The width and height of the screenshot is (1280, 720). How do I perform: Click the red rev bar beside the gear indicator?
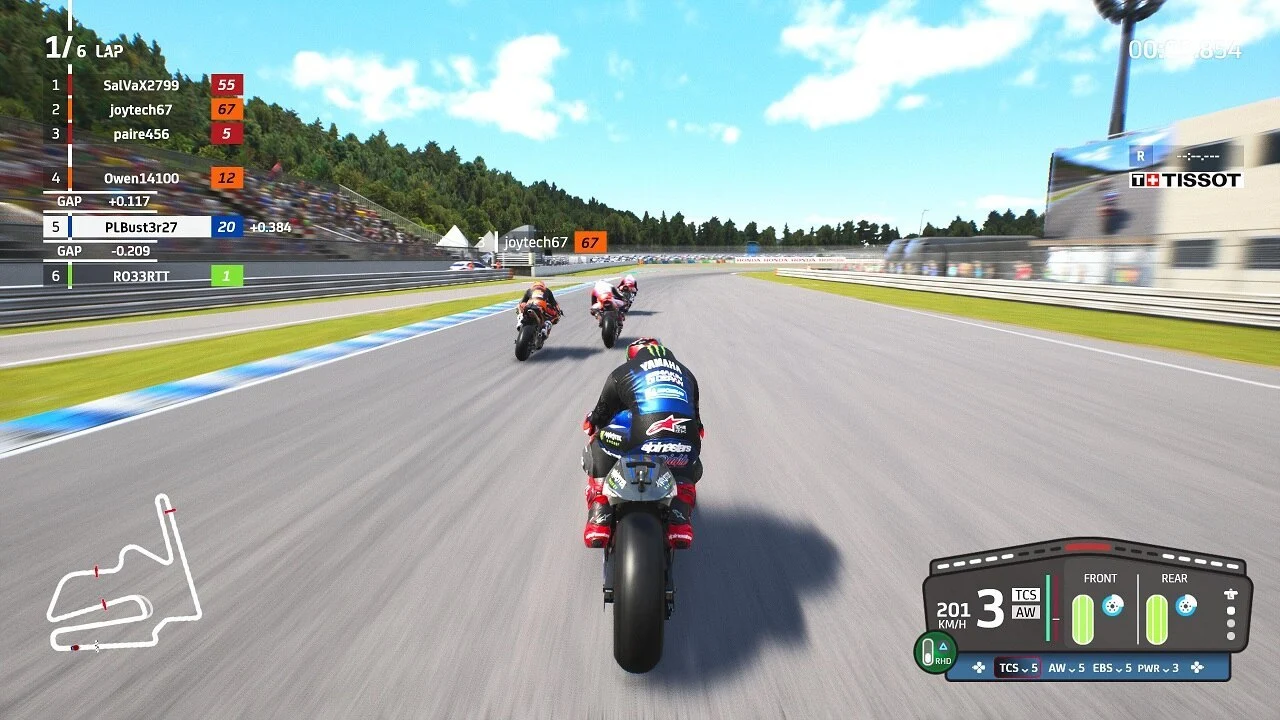coord(1055,609)
